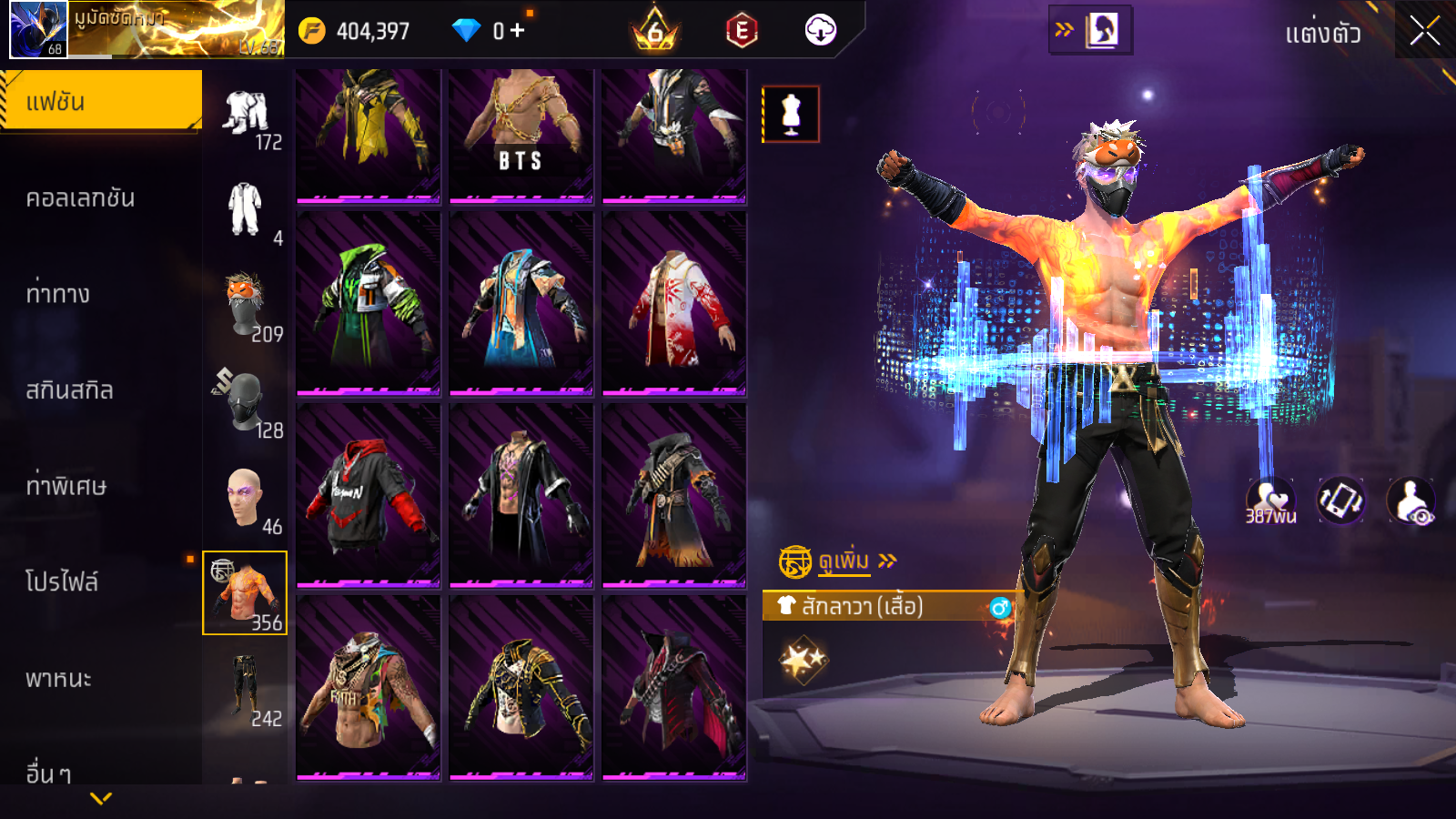1456x819 pixels.
Task: Select the red and black hoodie
Action: coord(369,496)
